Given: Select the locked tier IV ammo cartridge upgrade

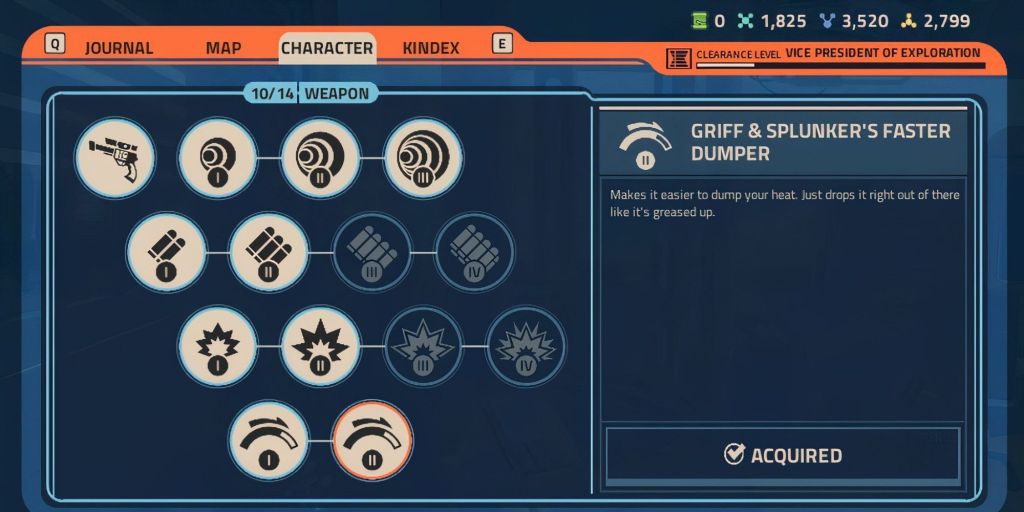Looking at the screenshot, I should coord(475,252).
